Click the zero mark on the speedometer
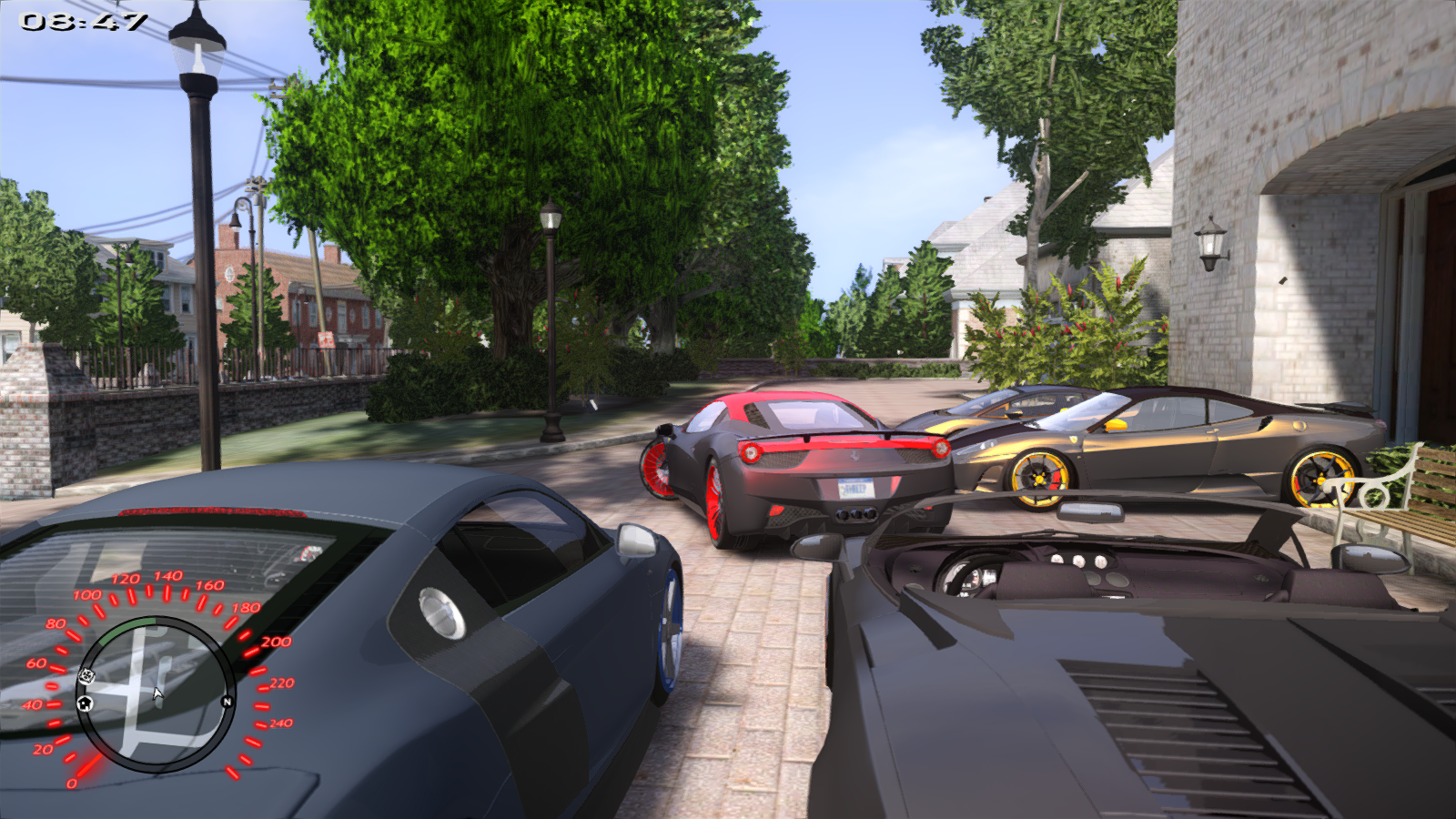 point(73,783)
